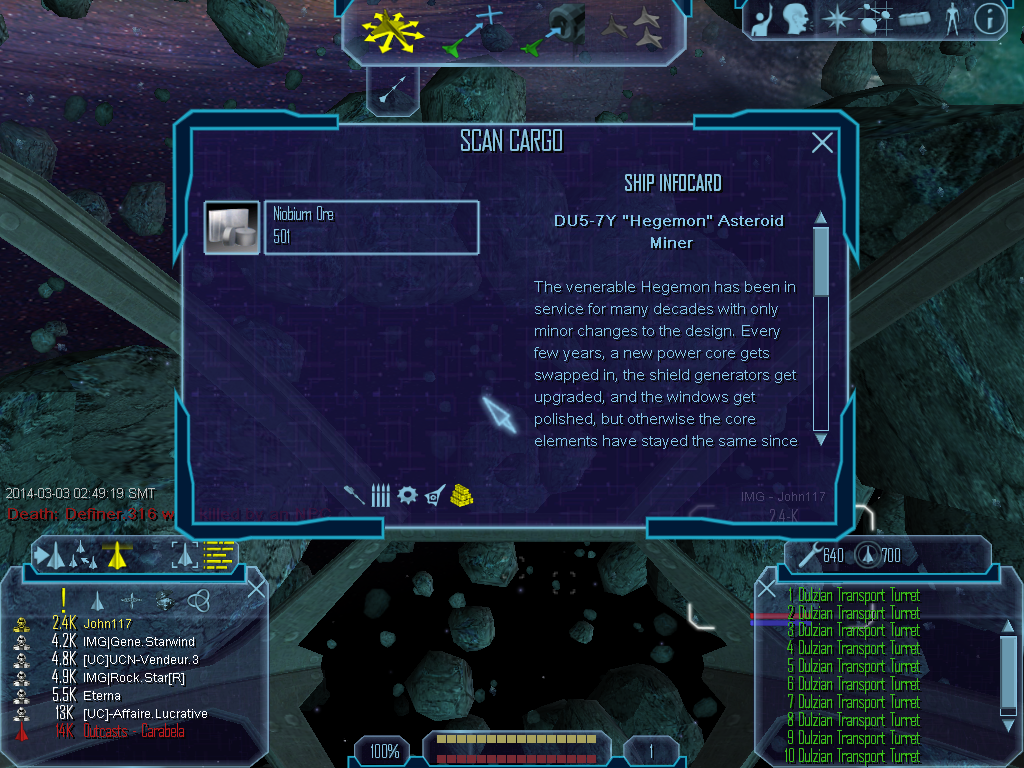Image resolution: width=1024 pixels, height=768 pixels.
Task: Open the star-shaped navigation map icon
Action: (835, 18)
